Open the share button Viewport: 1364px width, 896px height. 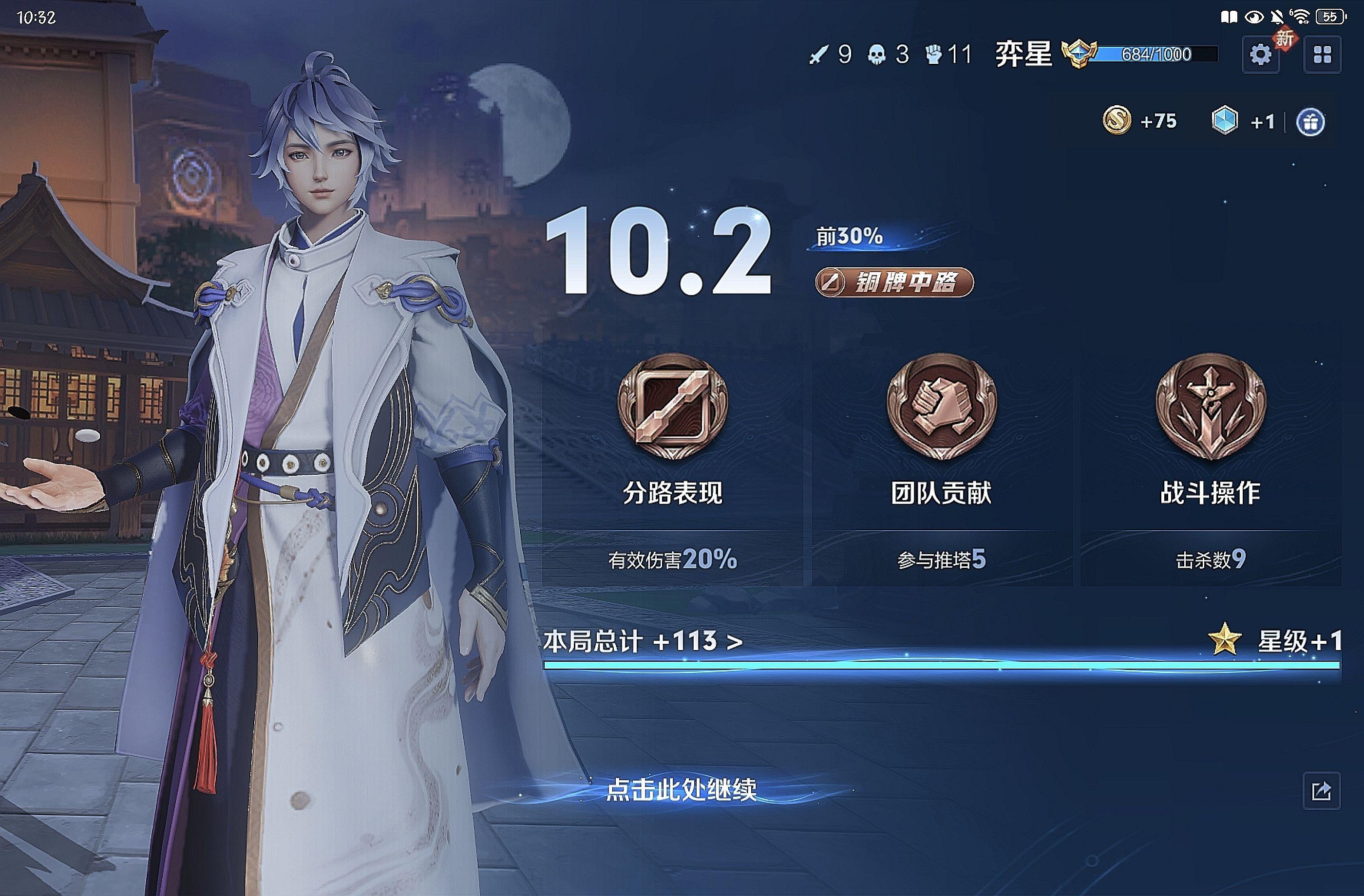click(x=1321, y=791)
